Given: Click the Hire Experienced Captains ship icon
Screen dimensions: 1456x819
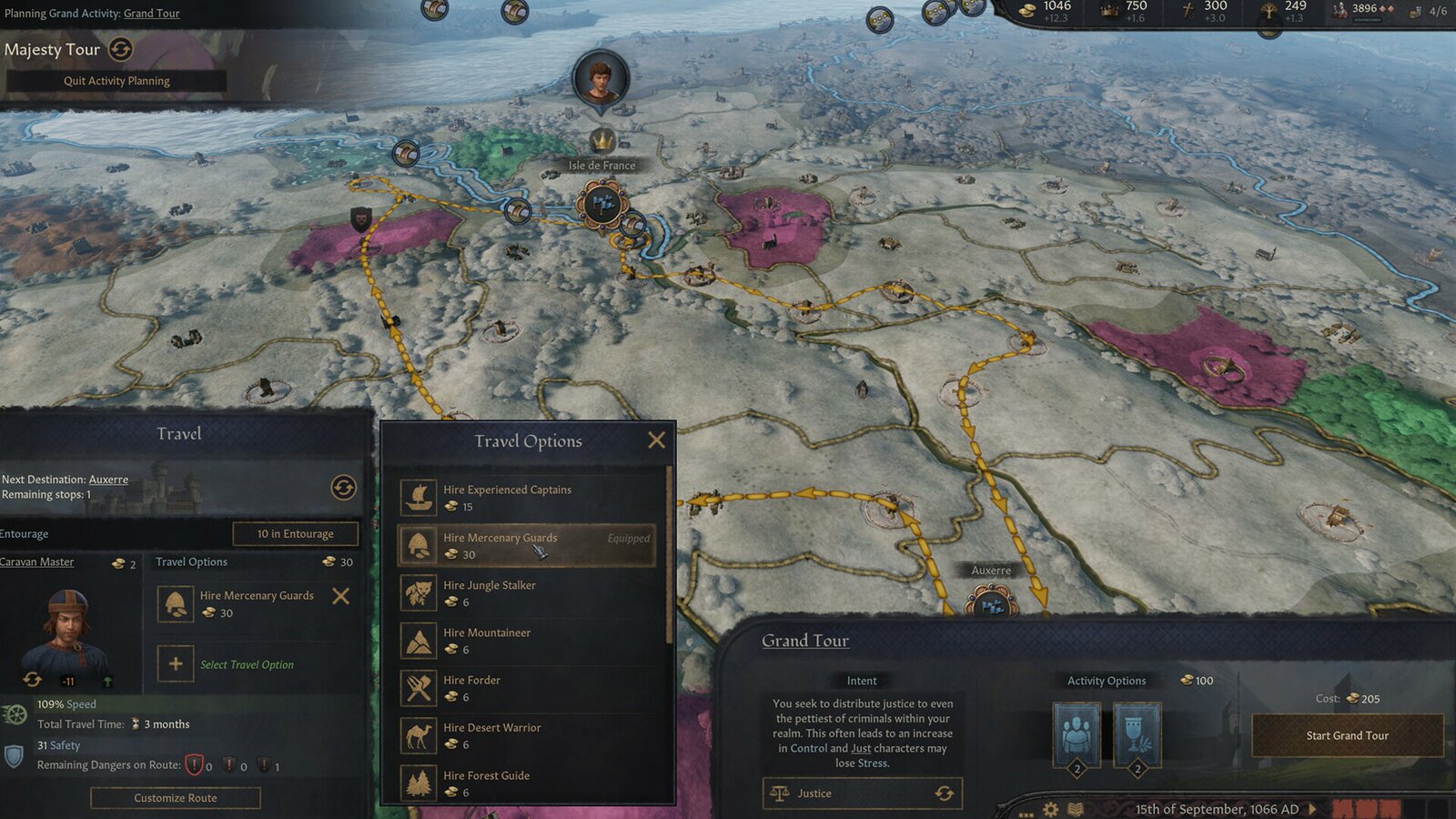Looking at the screenshot, I should click(x=420, y=496).
